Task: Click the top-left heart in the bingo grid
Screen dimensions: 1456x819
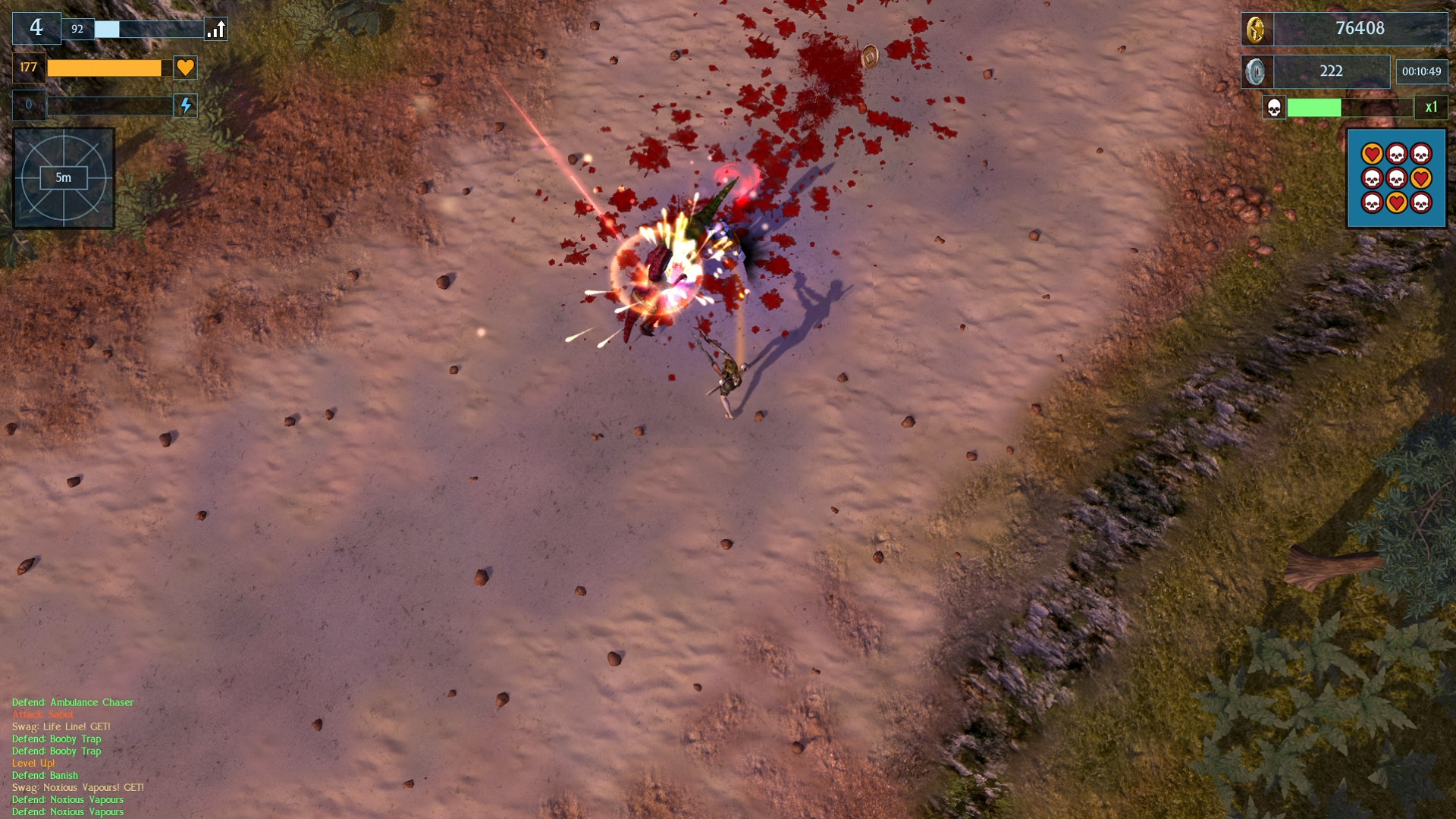Action: click(x=1373, y=153)
